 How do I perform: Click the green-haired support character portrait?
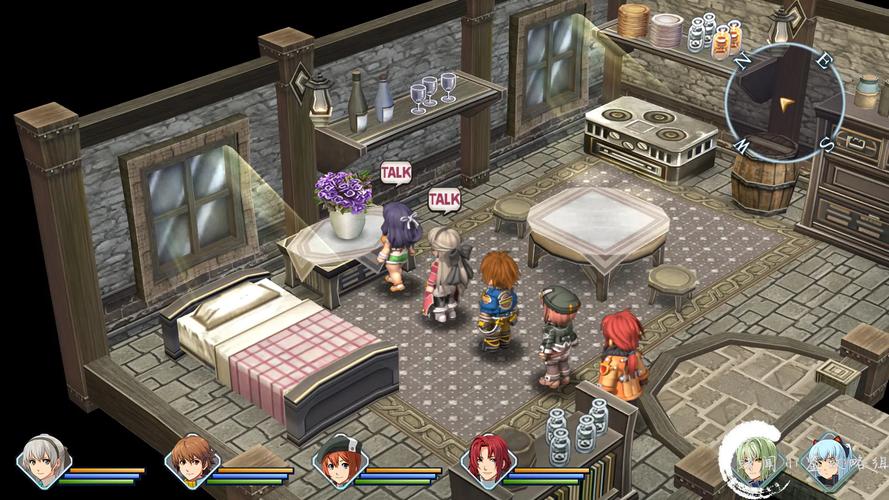pyautogui.click(x=755, y=460)
